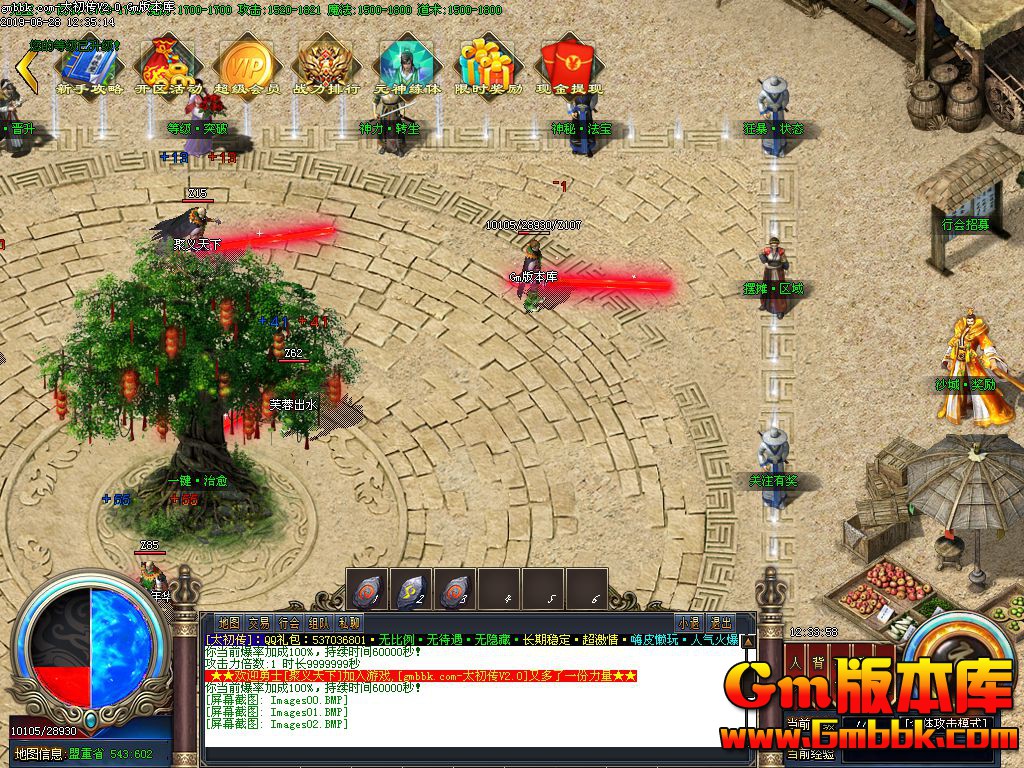Use the rune stone in hotbar slot 3
Screen dimensions: 1024x768
(455, 589)
